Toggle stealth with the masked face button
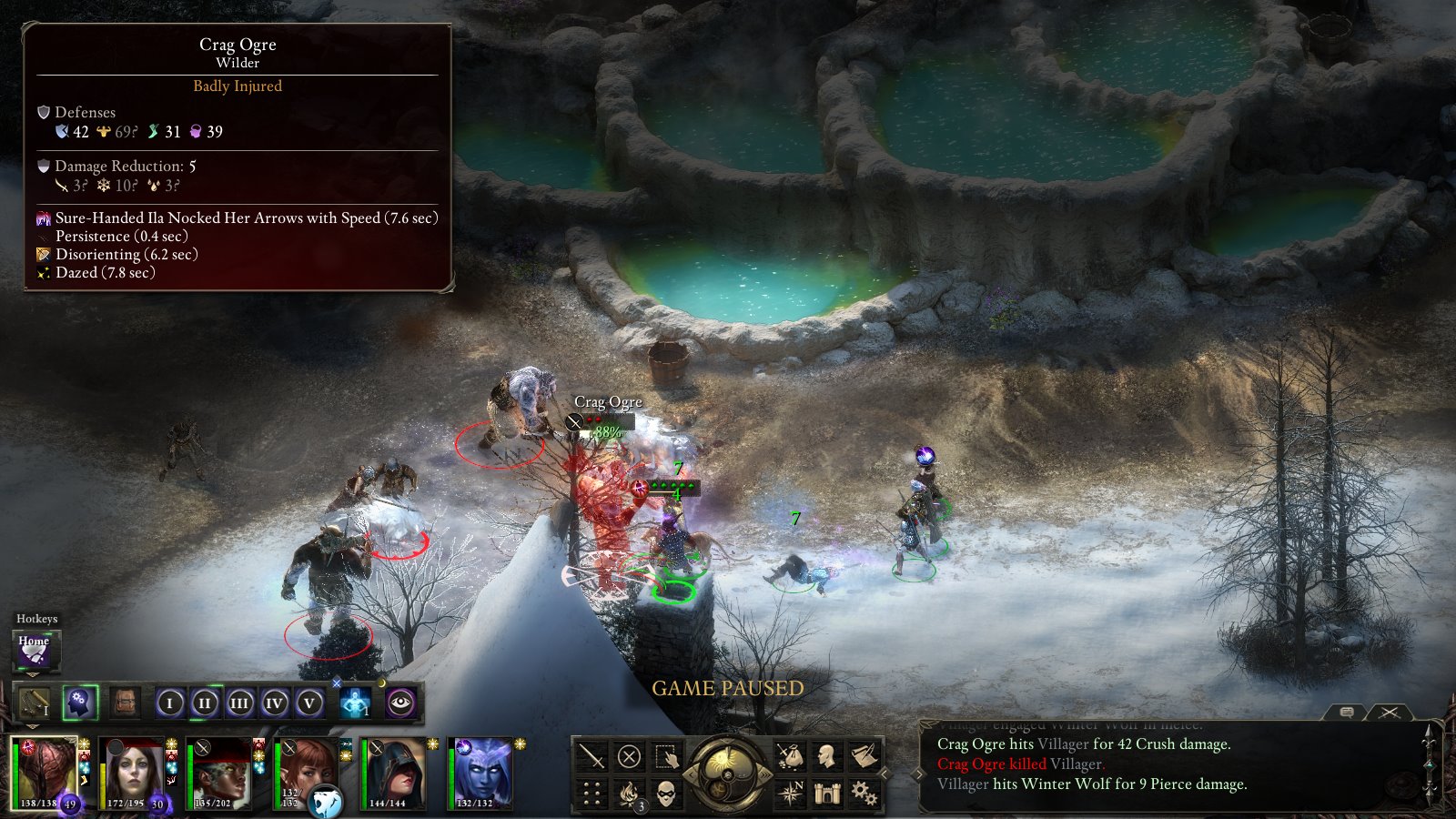The image size is (1456, 819). point(666,794)
